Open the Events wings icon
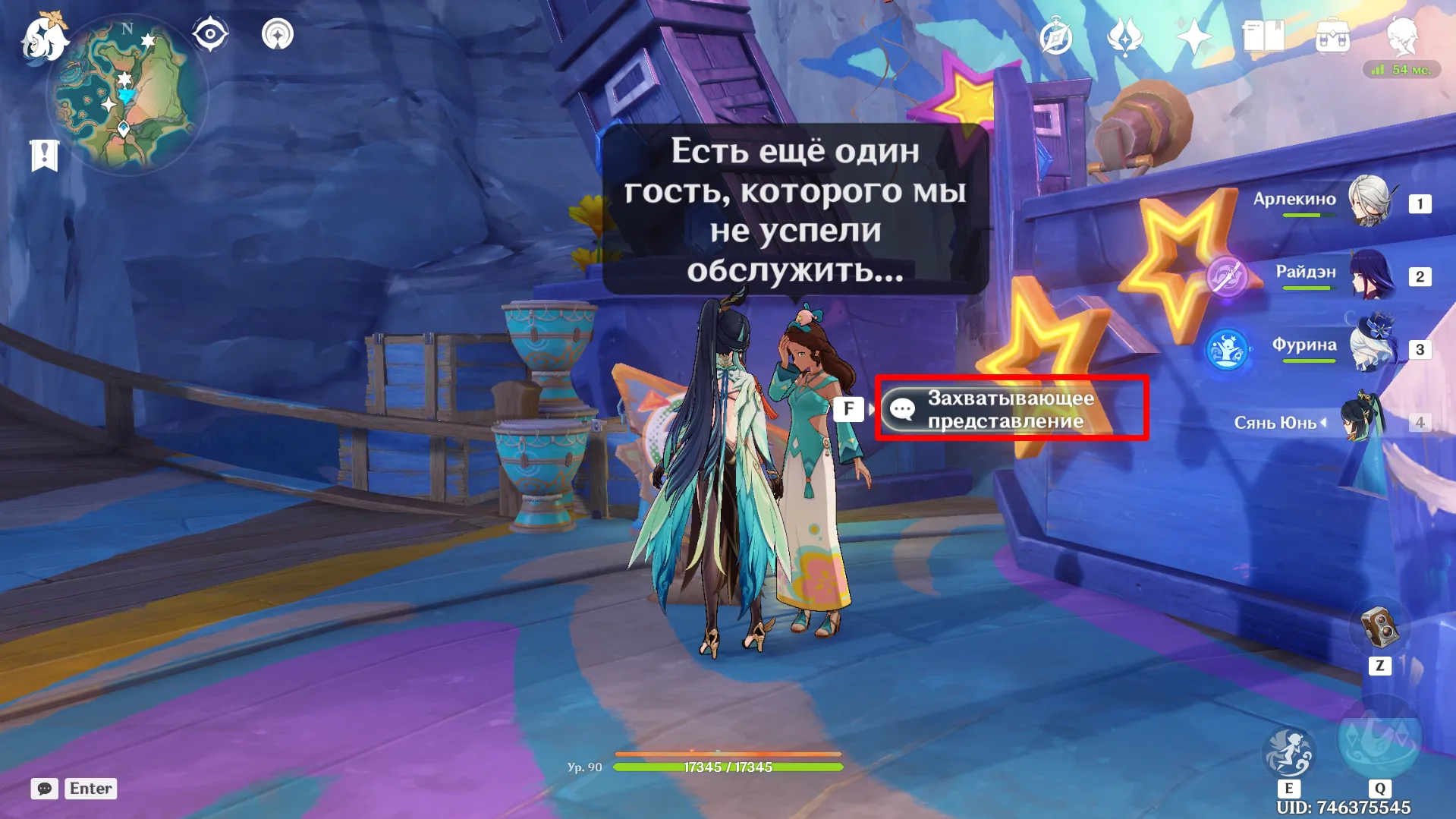Viewport: 1456px width, 819px height. pos(1125,33)
